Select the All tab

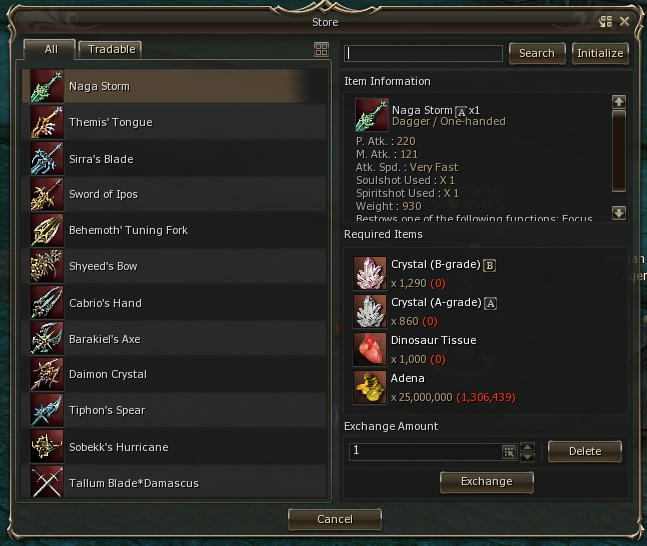51,49
